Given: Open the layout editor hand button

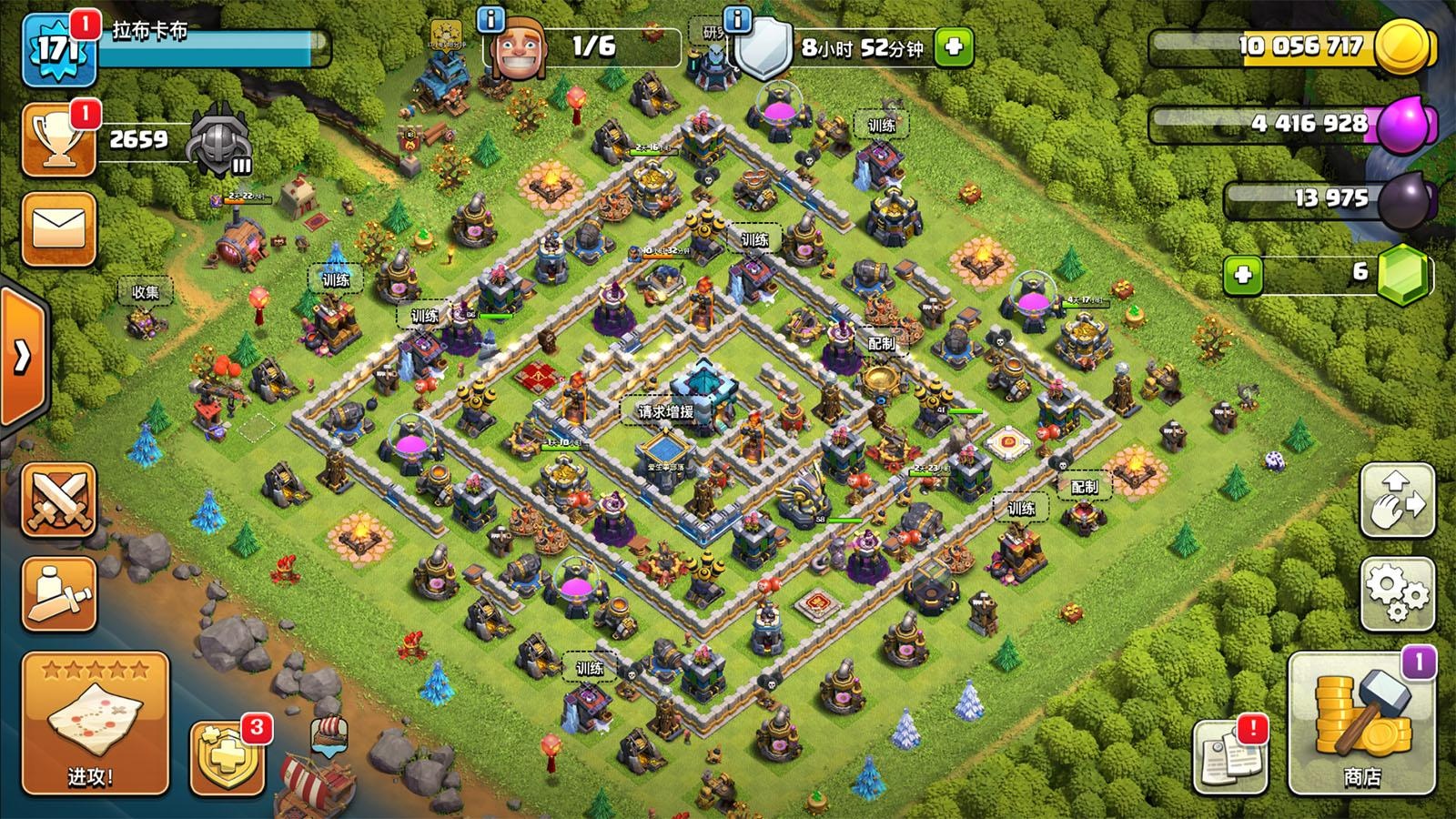Looking at the screenshot, I should 1397,500.
